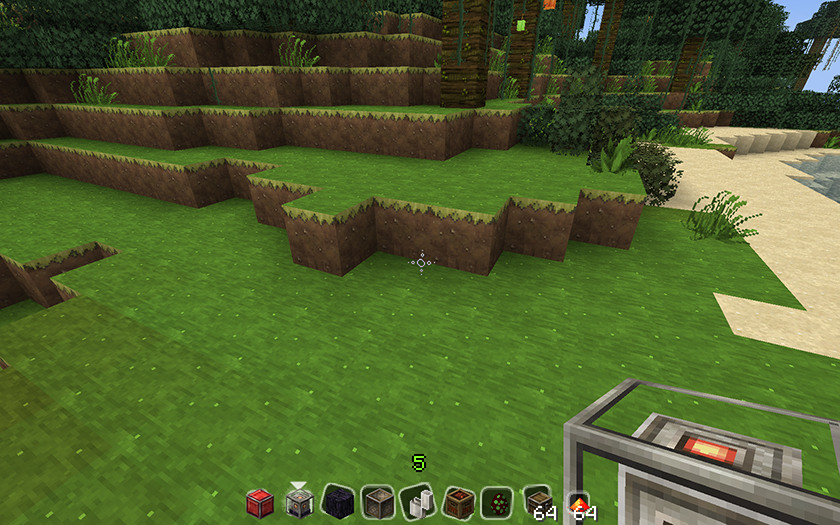Pick the white pipe item slot
This screenshot has height=525, width=840.
tap(418, 502)
